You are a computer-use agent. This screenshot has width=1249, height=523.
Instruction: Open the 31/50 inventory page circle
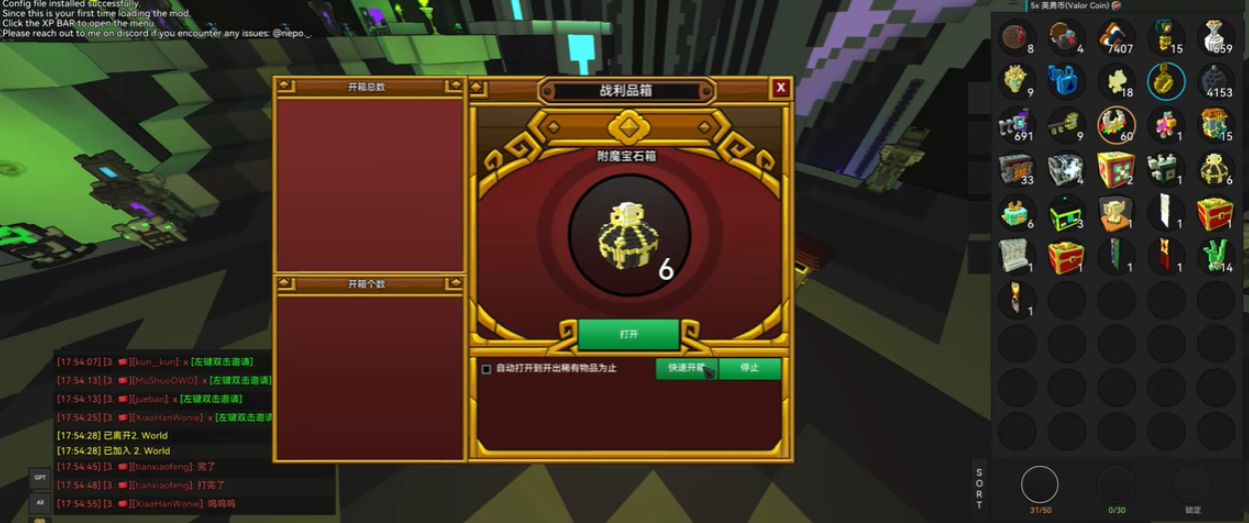1040,486
